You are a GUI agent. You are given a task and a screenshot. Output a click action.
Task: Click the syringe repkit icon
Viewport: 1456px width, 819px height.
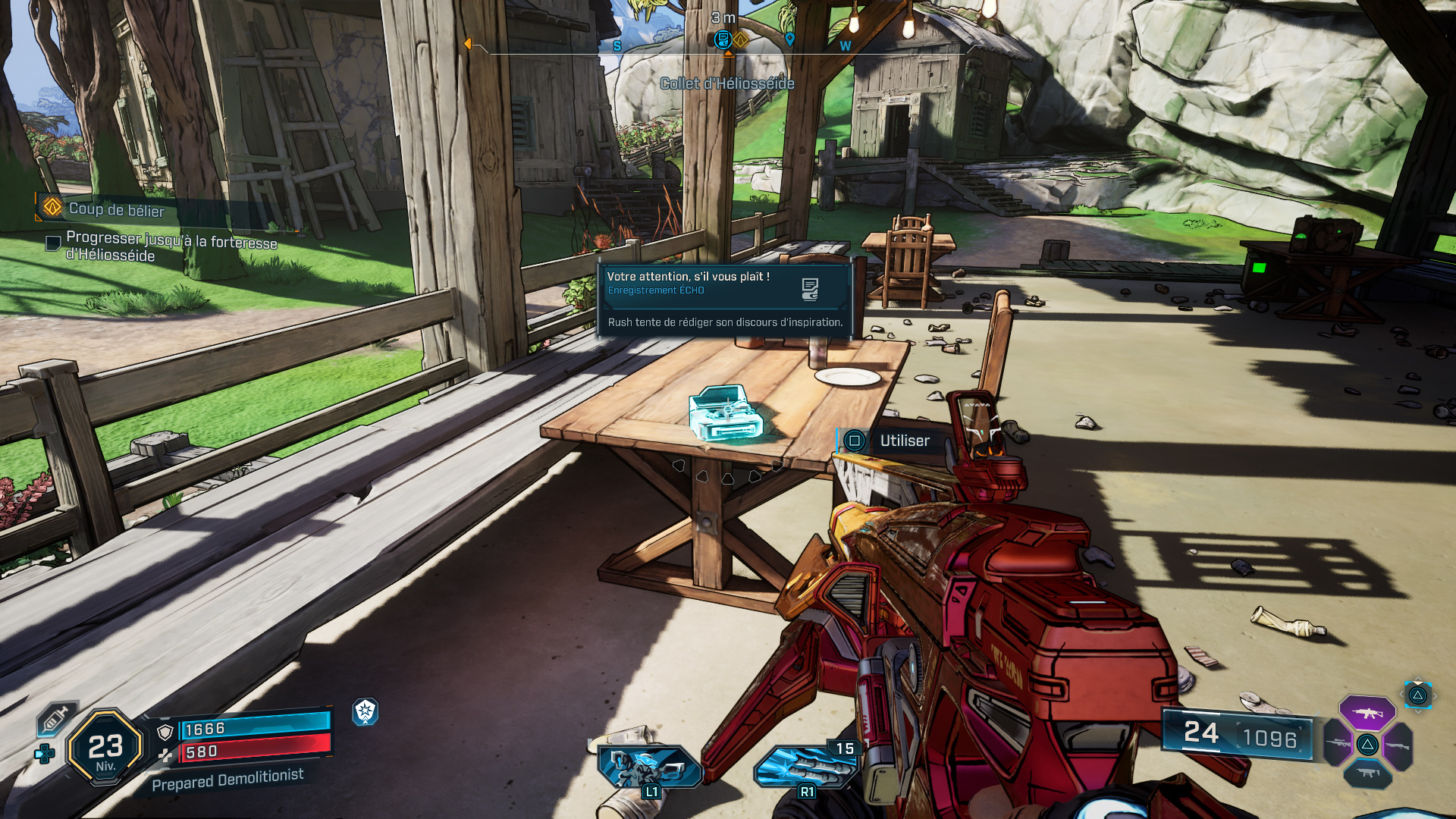(x=55, y=718)
